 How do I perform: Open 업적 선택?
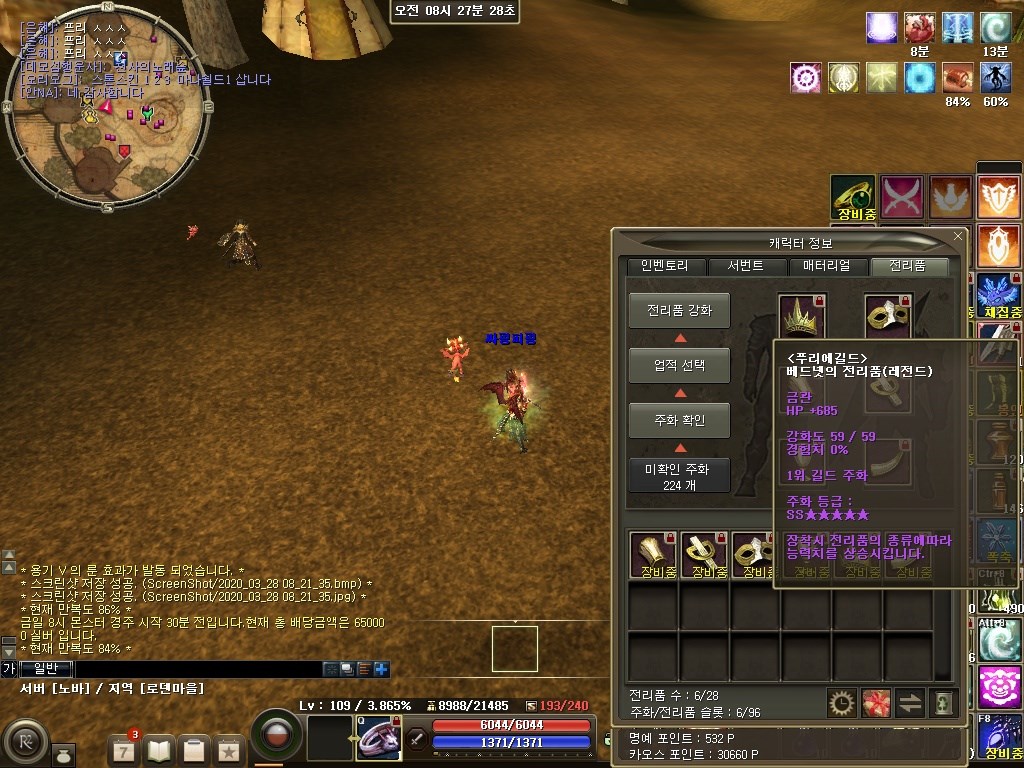point(679,365)
